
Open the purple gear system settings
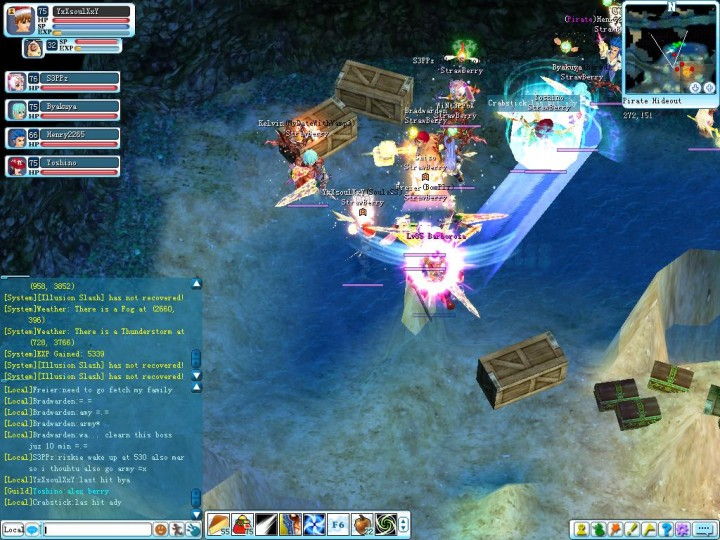[x=682, y=529]
